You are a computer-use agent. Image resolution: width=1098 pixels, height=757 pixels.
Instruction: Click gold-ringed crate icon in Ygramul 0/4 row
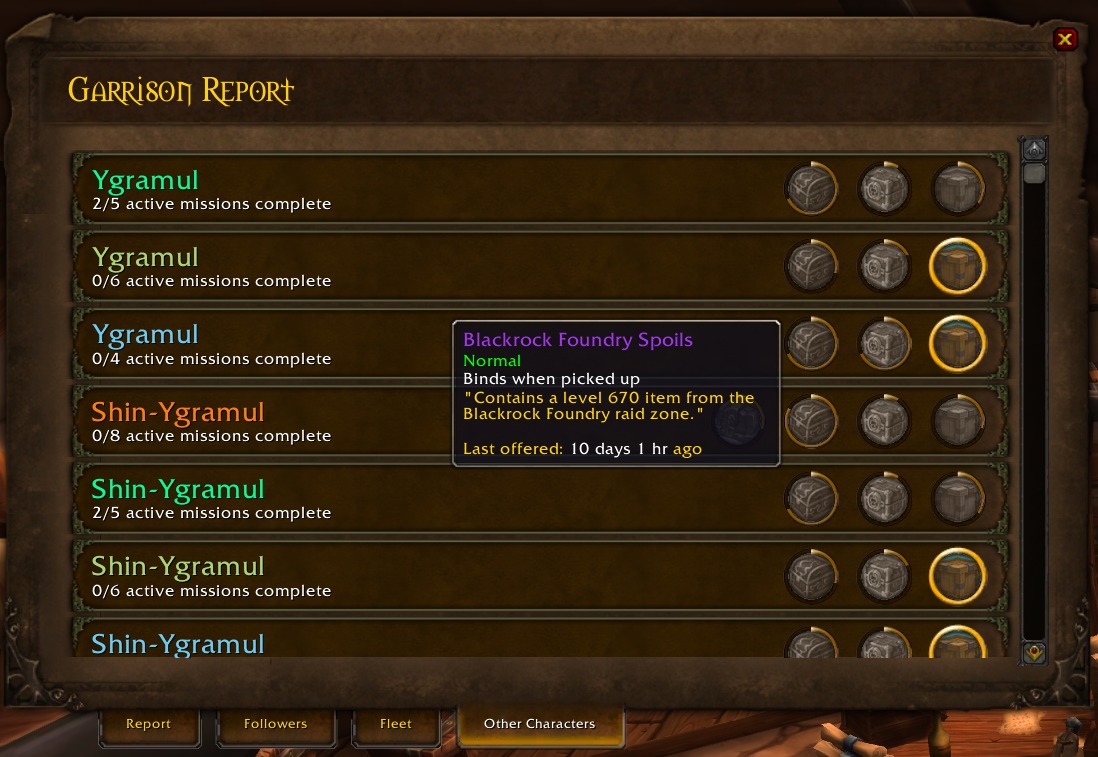[958, 344]
